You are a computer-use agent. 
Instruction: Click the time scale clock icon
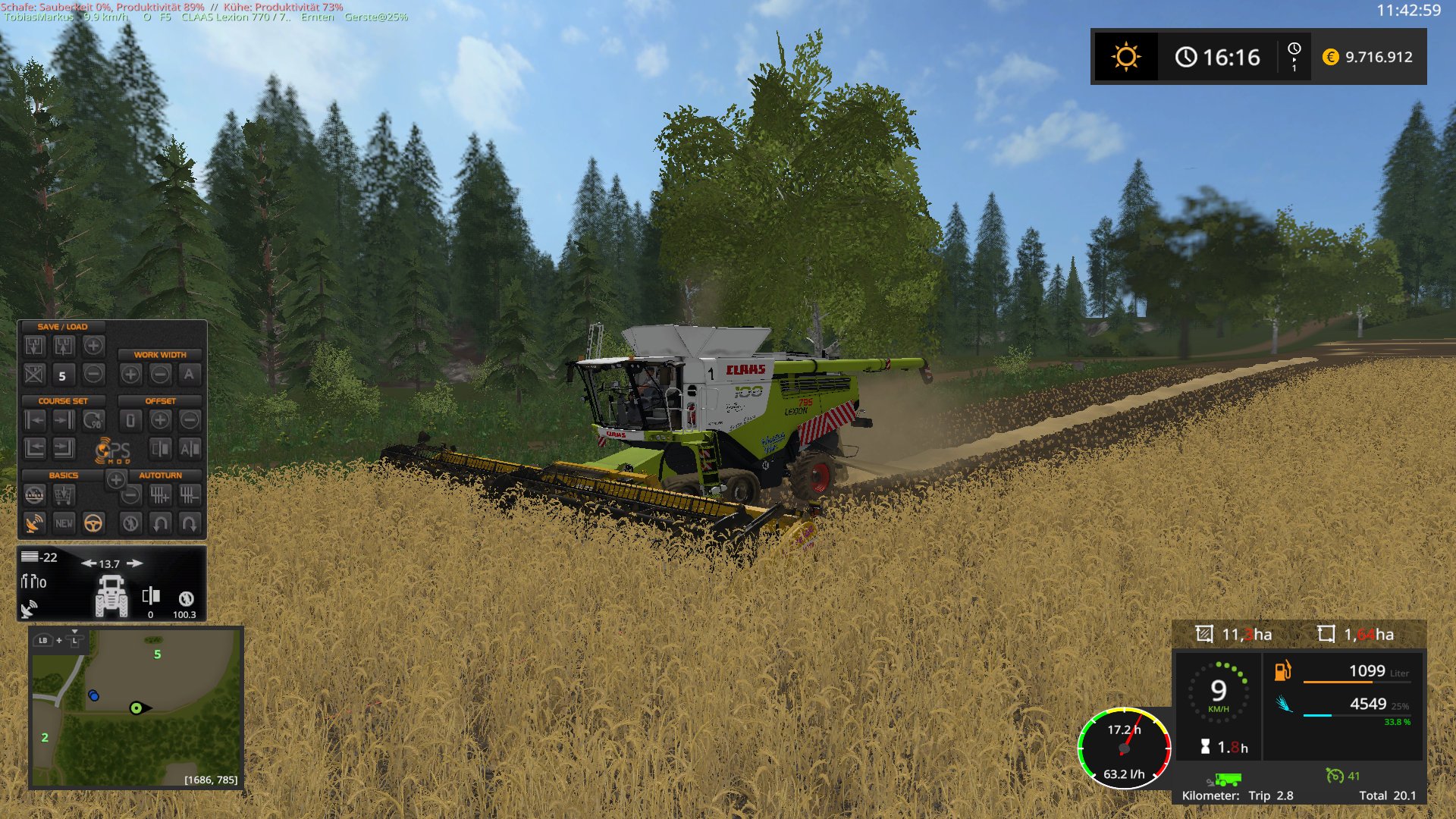[1294, 56]
